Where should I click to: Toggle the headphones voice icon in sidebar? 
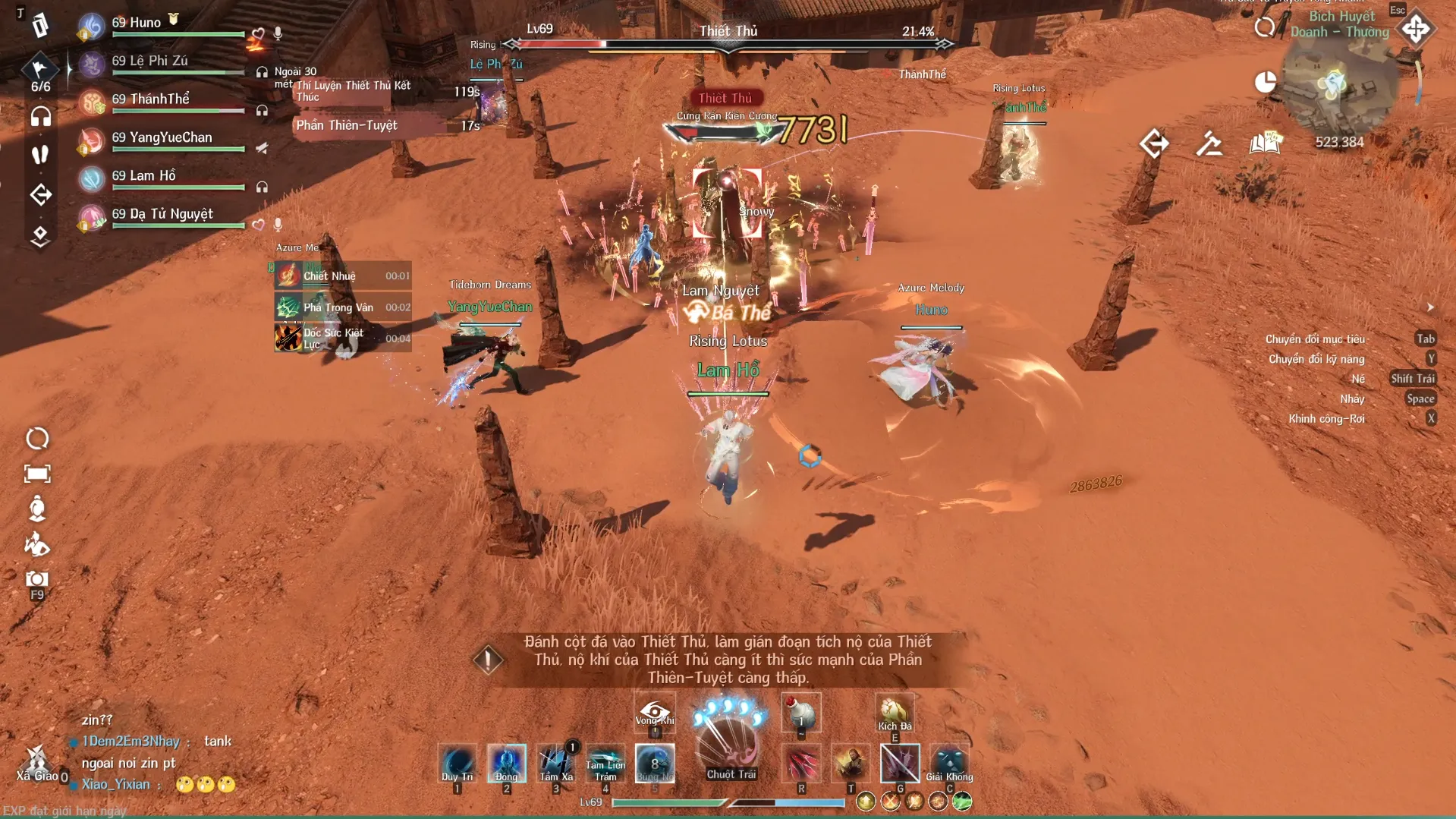point(41,117)
